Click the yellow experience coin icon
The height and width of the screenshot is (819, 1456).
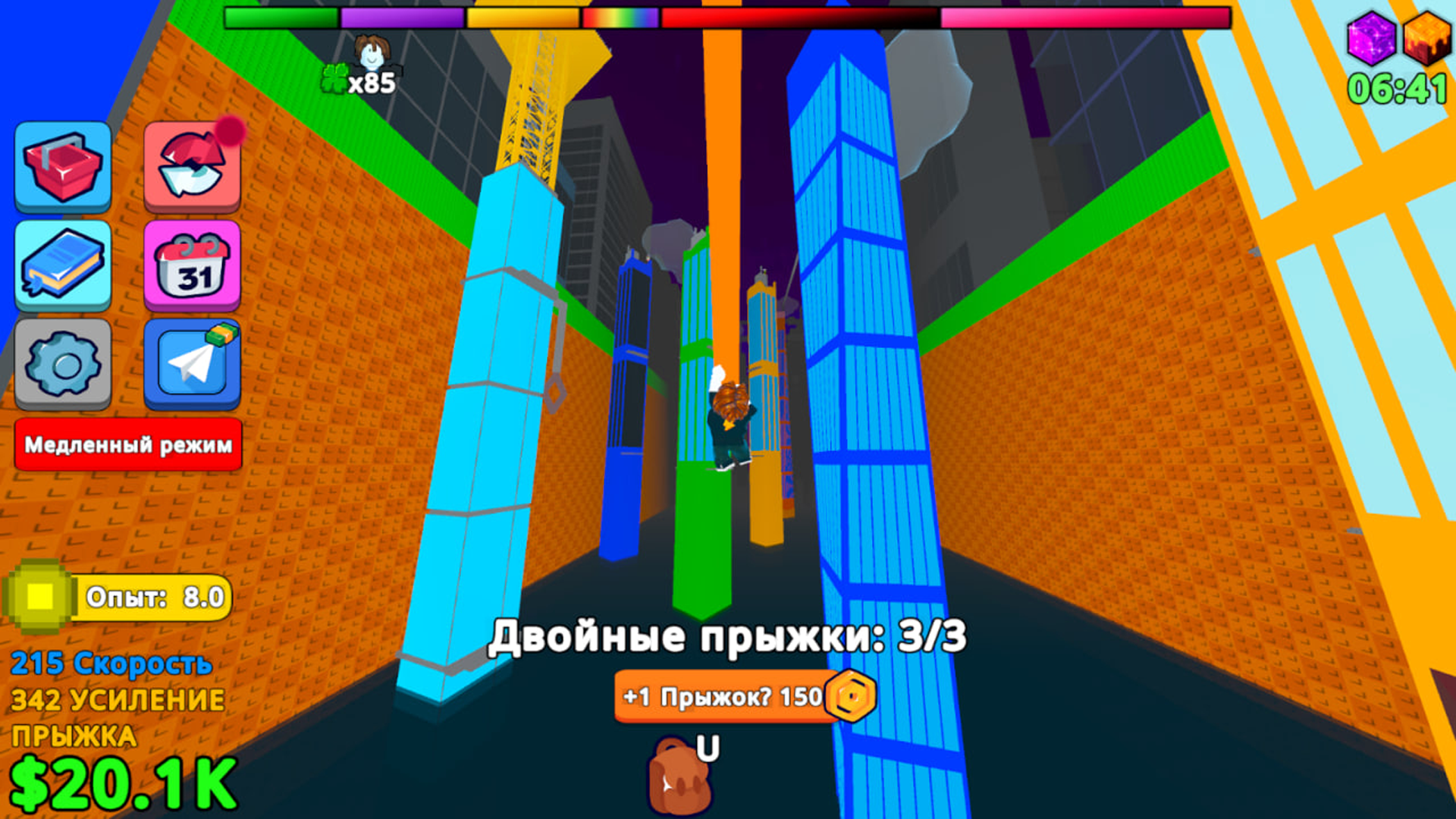click(42, 595)
